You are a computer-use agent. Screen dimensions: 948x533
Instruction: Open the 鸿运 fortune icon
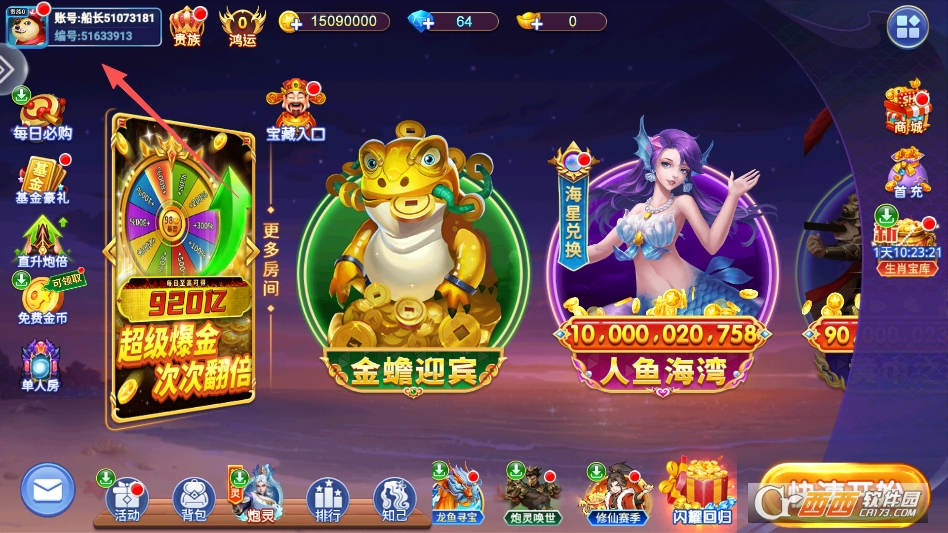(x=242, y=24)
